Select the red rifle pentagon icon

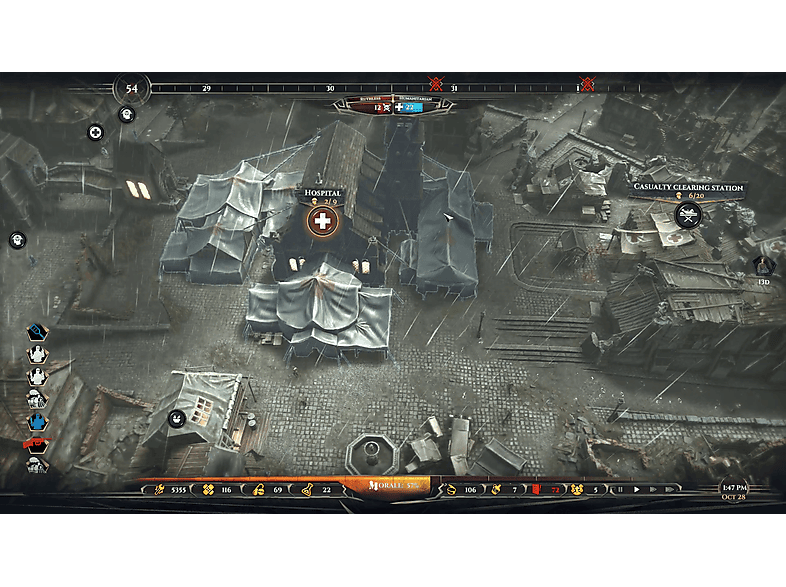[x=37, y=443]
